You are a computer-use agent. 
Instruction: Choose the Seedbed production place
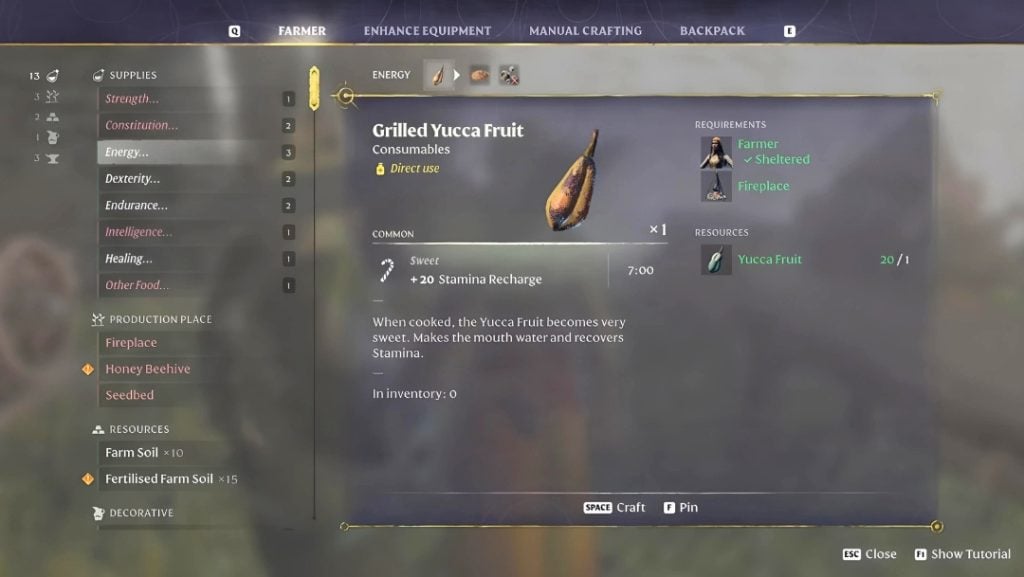coord(129,395)
